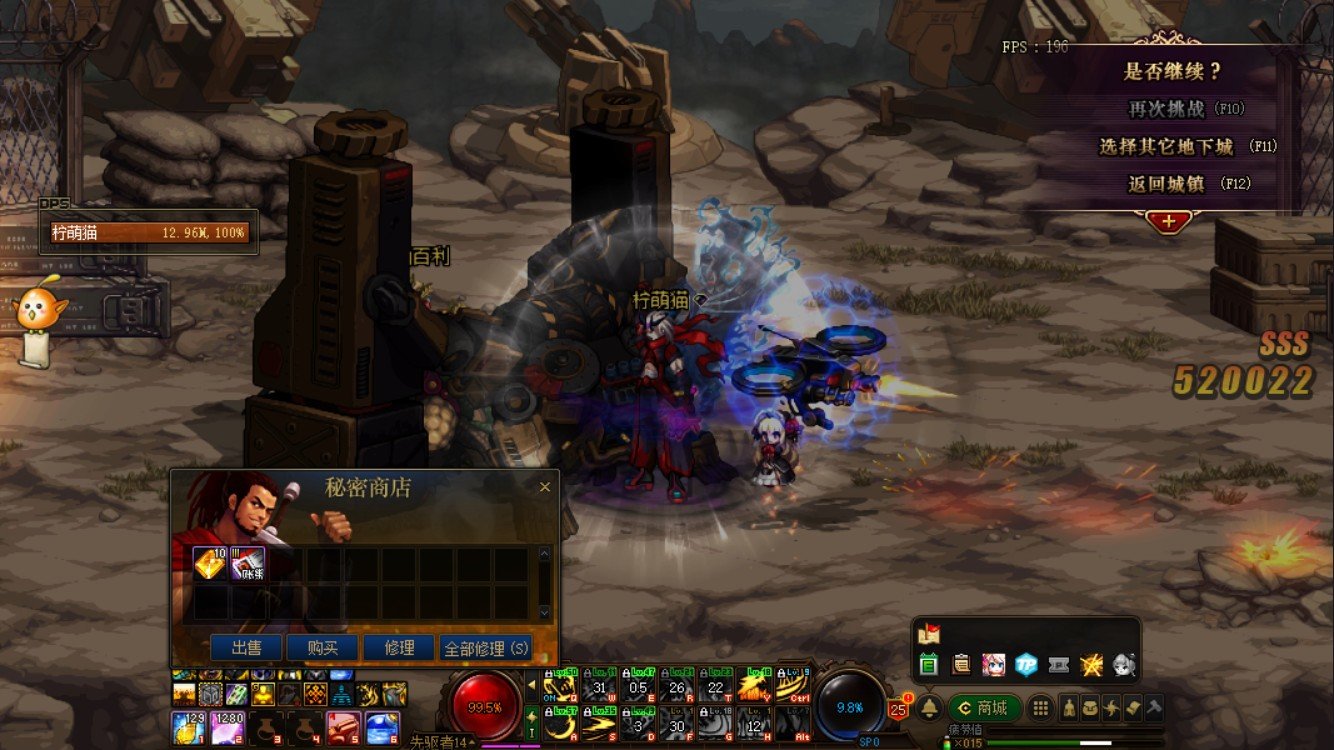Open the helmet character info icon

coord(1068,708)
